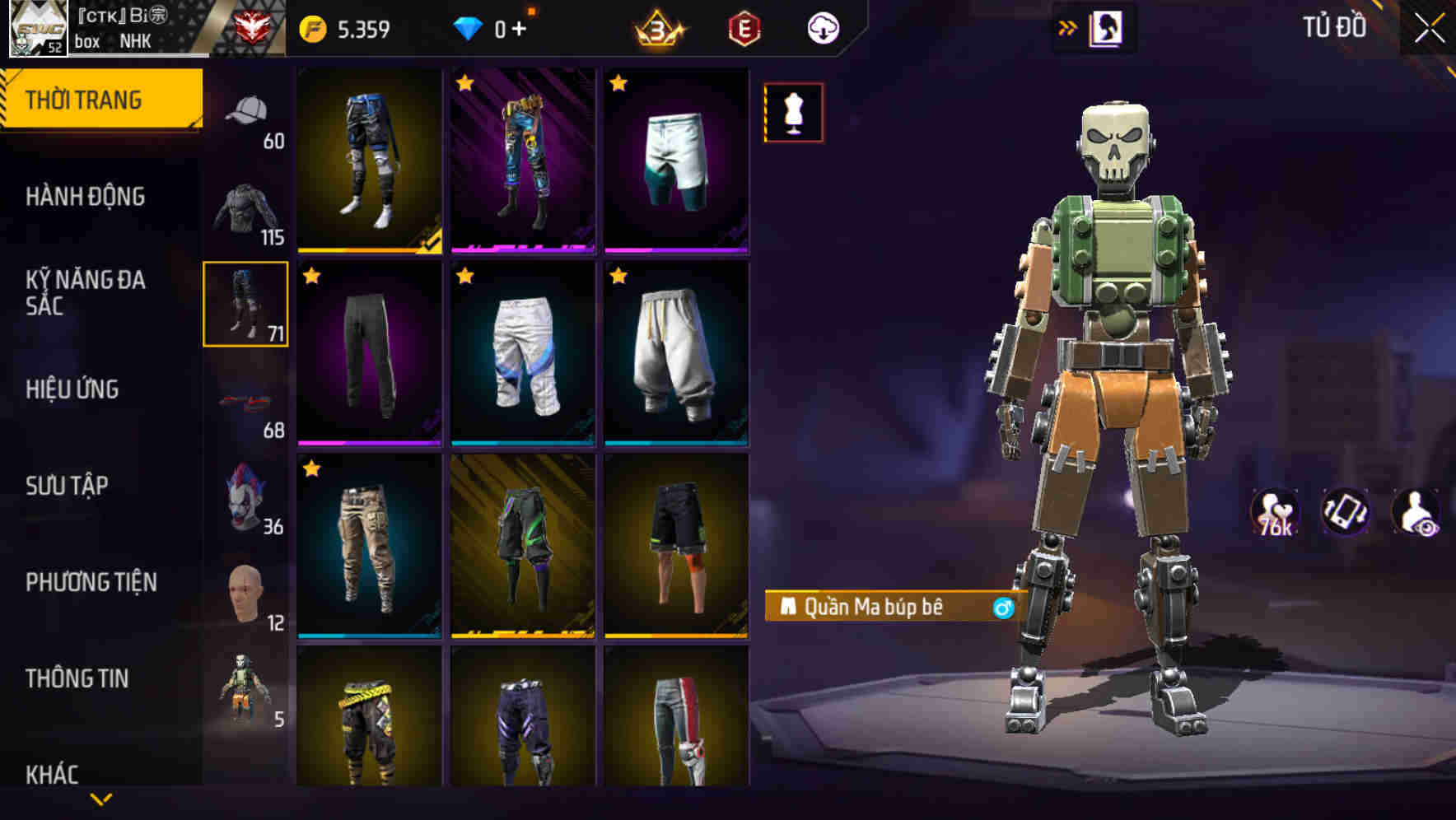Screen dimensions: 1456x820
Task: Open the mannequin preview icon above the item grid
Action: pyautogui.click(x=792, y=112)
